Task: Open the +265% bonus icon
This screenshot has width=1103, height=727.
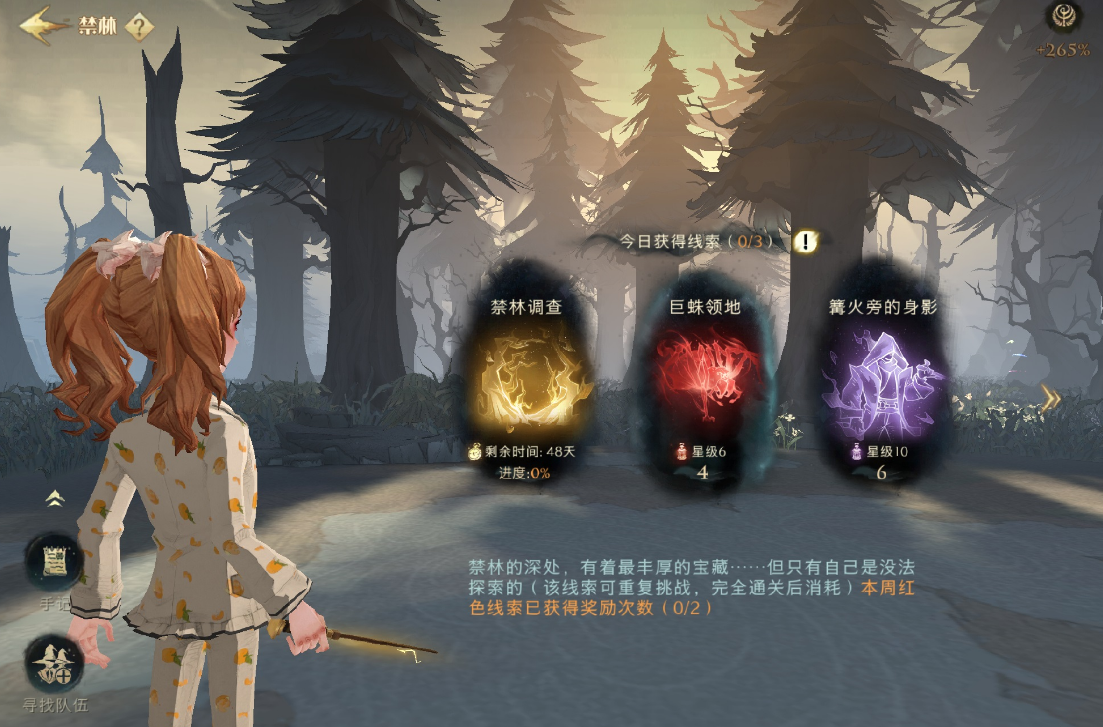Action: 1062,18
